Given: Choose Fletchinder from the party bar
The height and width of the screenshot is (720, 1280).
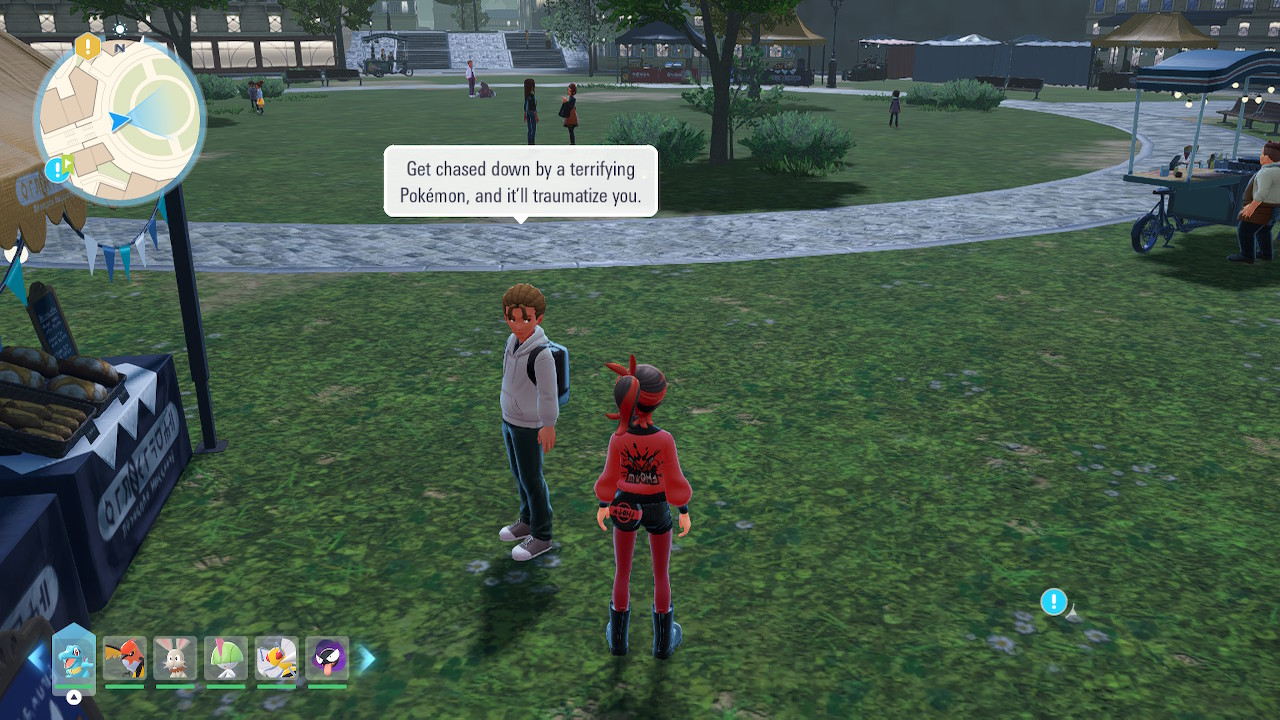Looking at the screenshot, I should click(125, 658).
